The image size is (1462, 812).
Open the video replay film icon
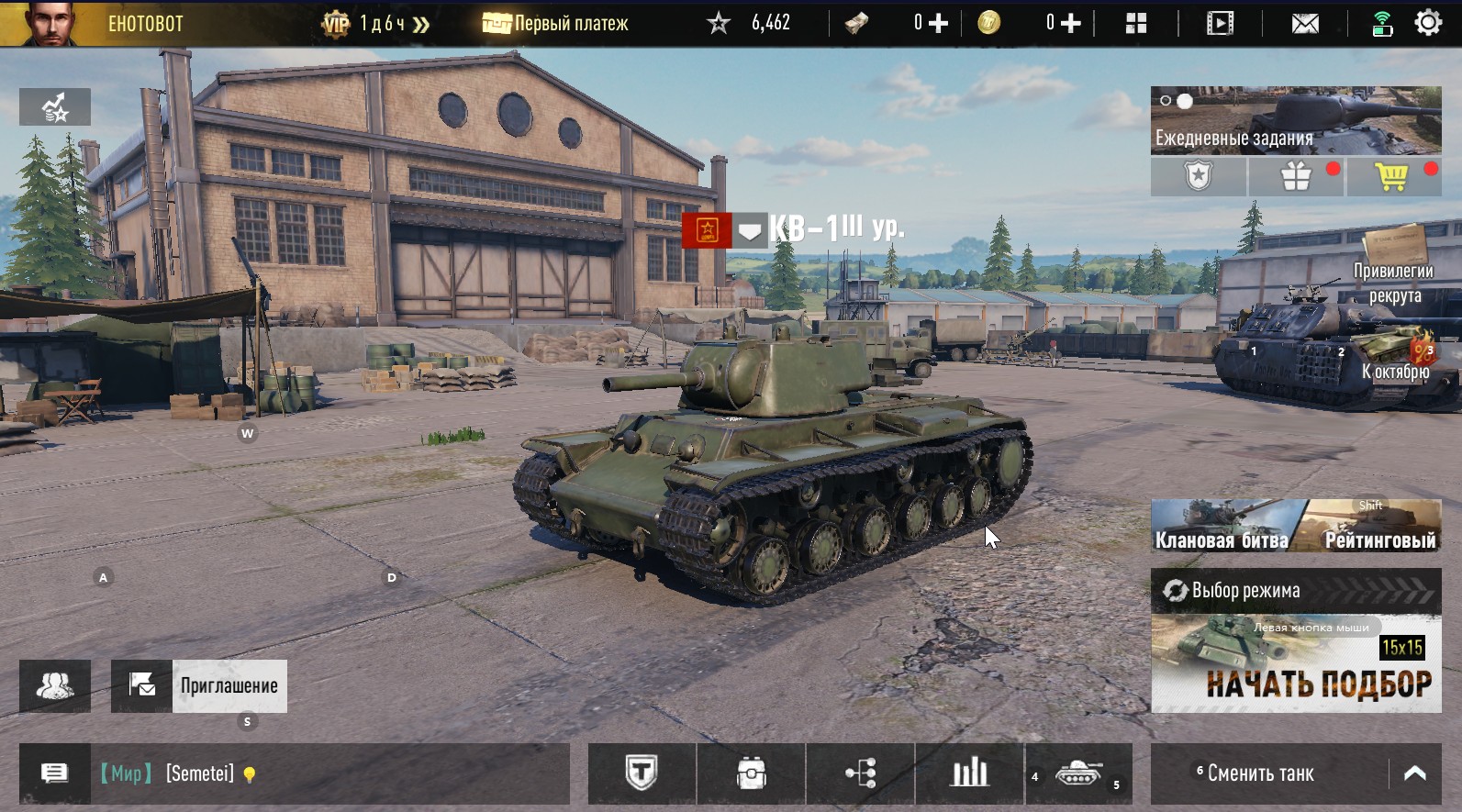click(x=1219, y=24)
